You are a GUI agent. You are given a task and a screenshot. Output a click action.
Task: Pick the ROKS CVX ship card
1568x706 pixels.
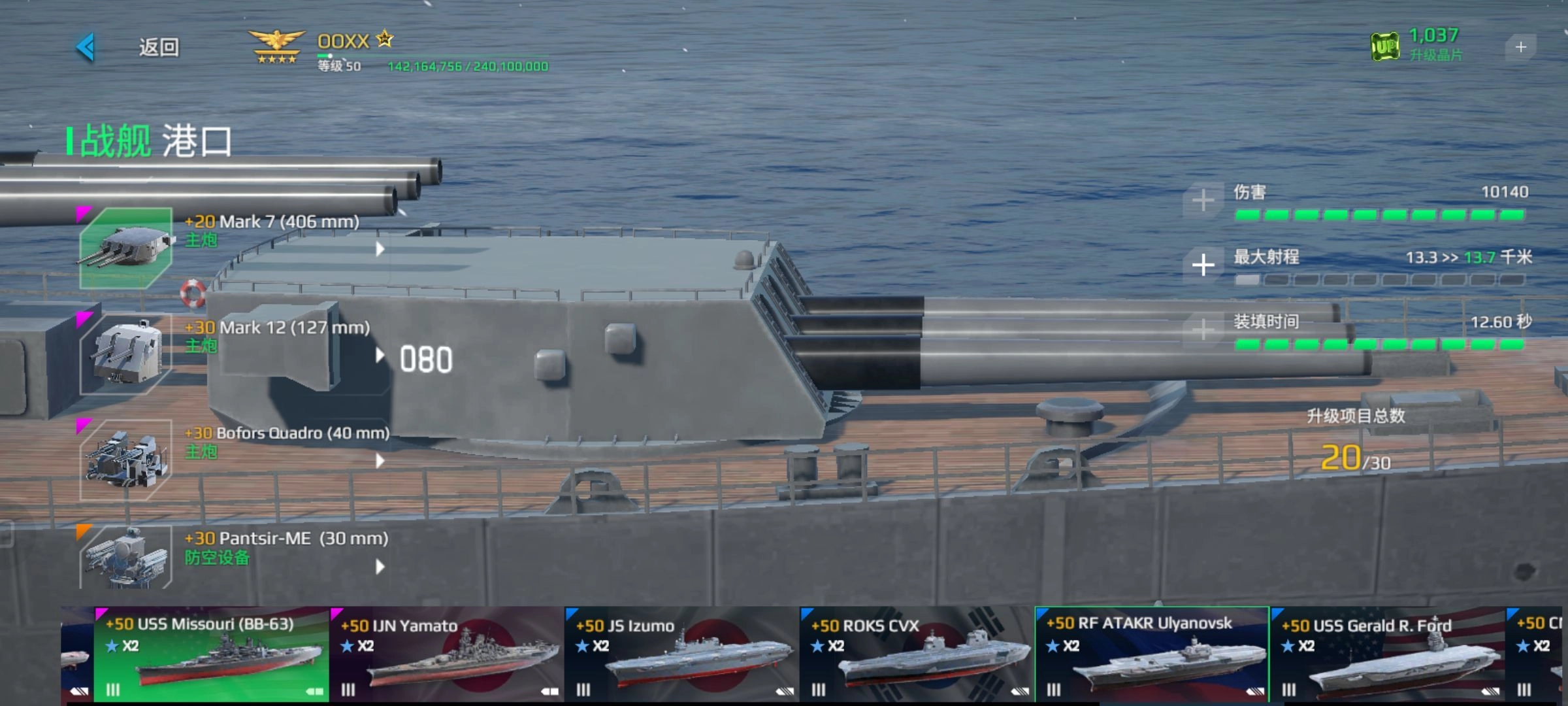917,654
